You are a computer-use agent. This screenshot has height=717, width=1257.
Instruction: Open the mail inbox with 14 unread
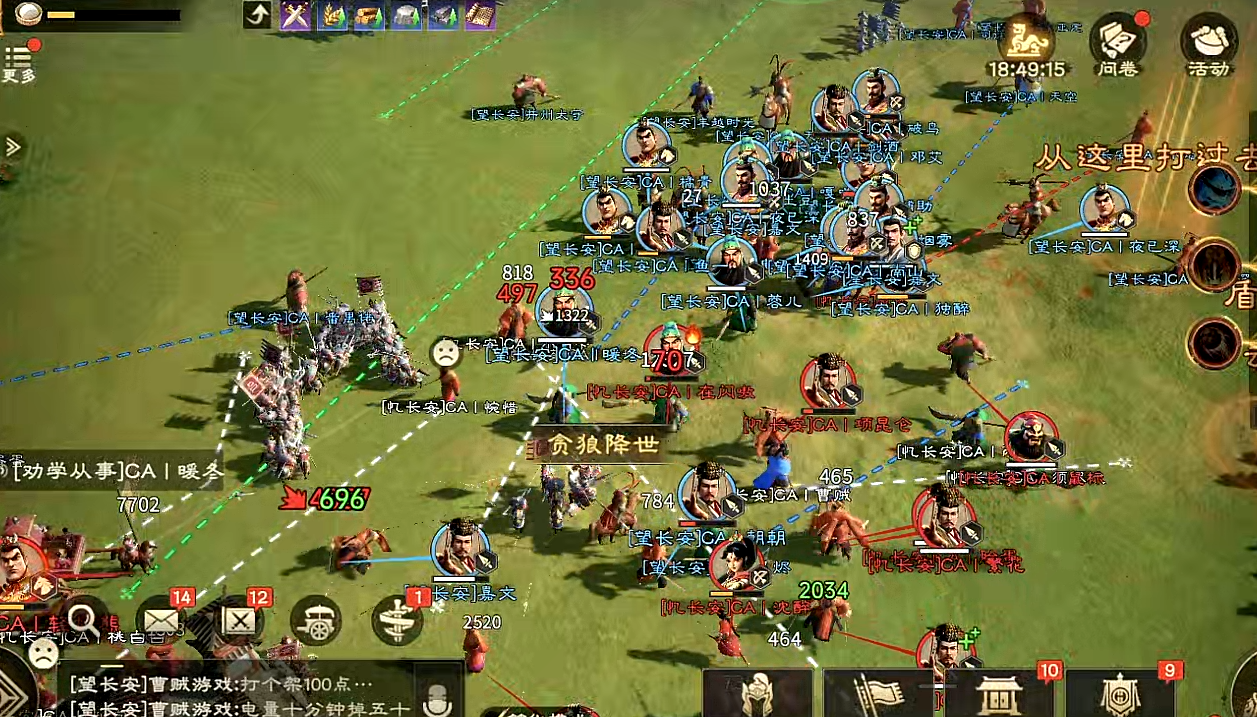click(x=161, y=620)
